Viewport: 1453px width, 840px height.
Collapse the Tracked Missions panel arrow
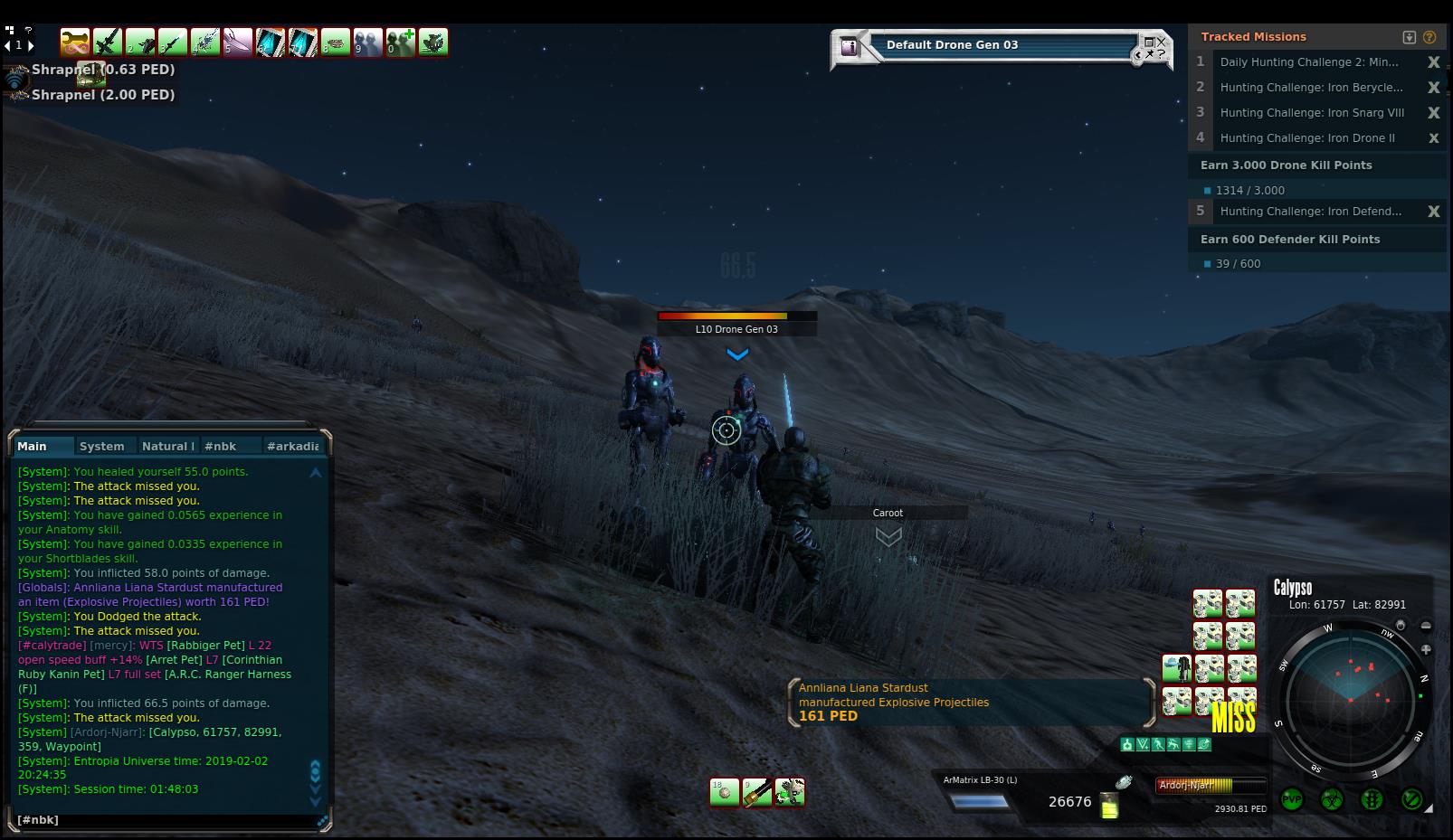pyautogui.click(x=1409, y=37)
